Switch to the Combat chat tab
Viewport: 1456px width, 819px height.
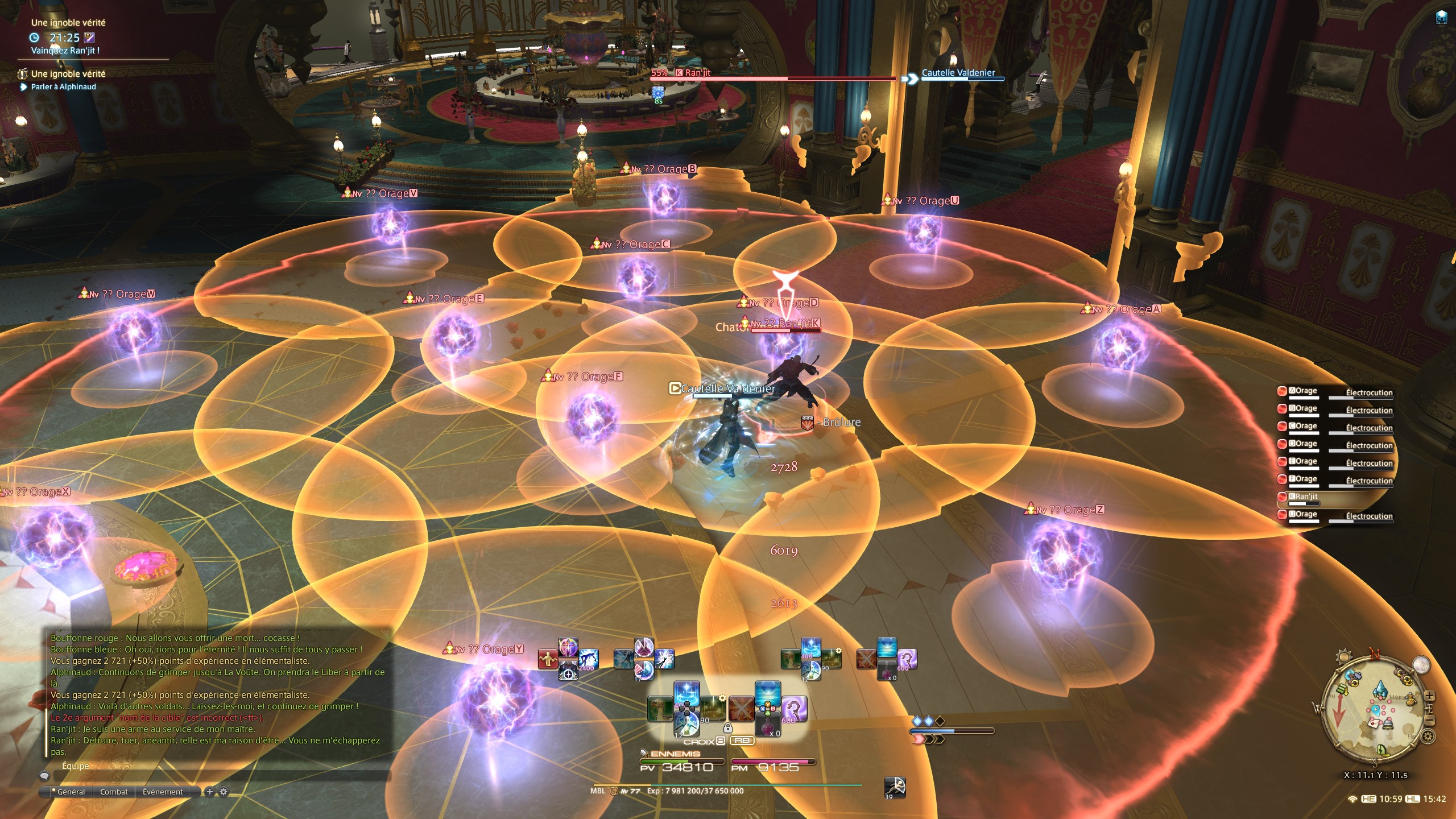tap(114, 792)
